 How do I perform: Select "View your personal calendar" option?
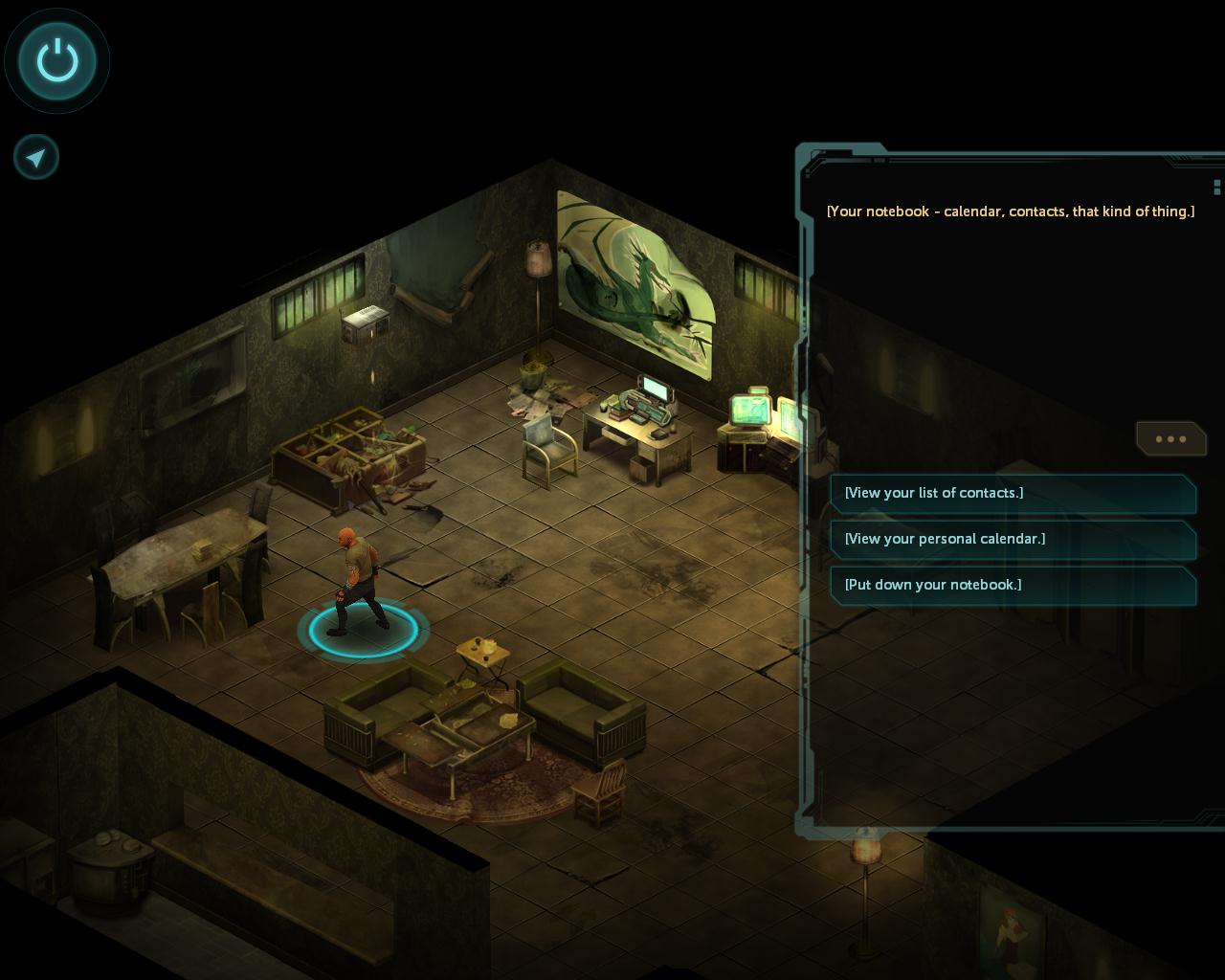pos(1013,539)
